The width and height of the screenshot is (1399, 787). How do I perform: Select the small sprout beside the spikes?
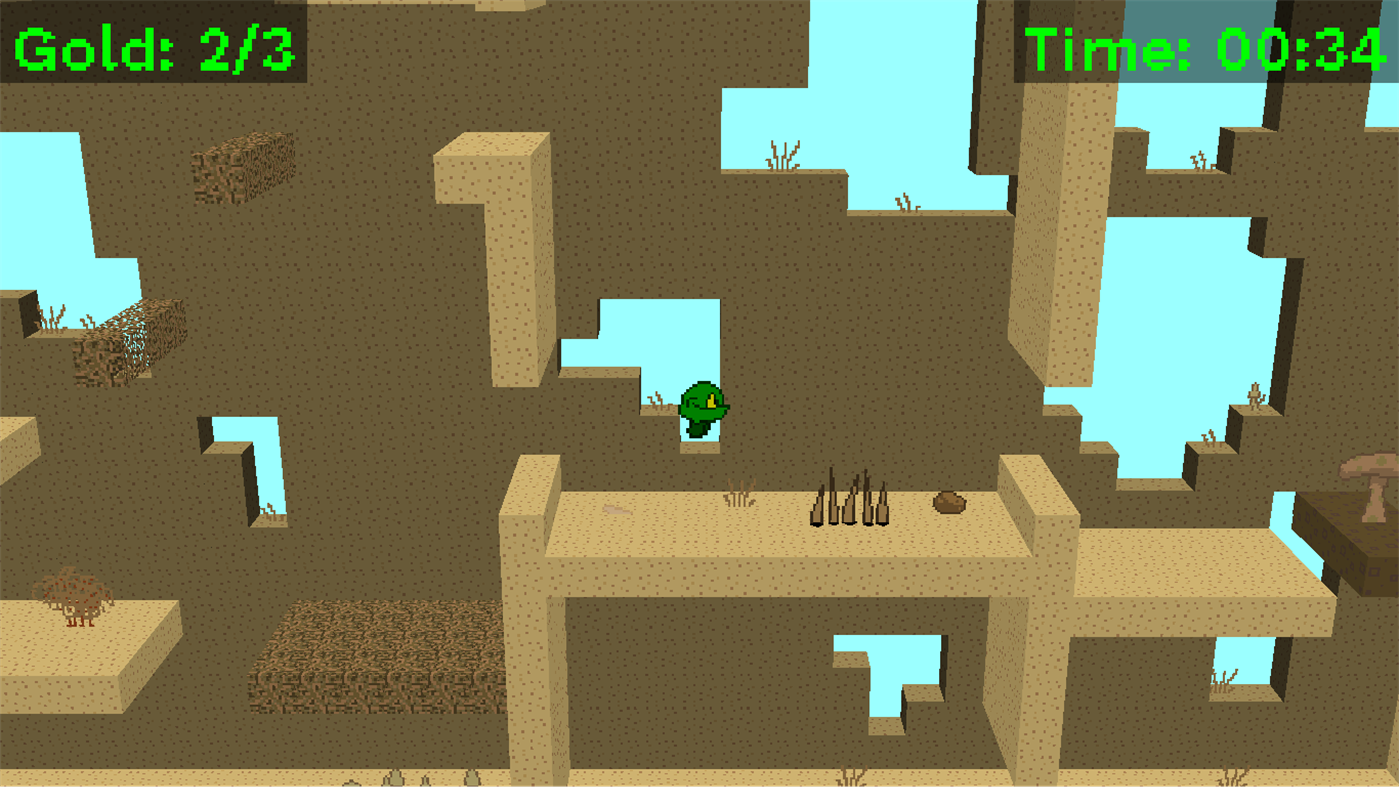click(740, 490)
